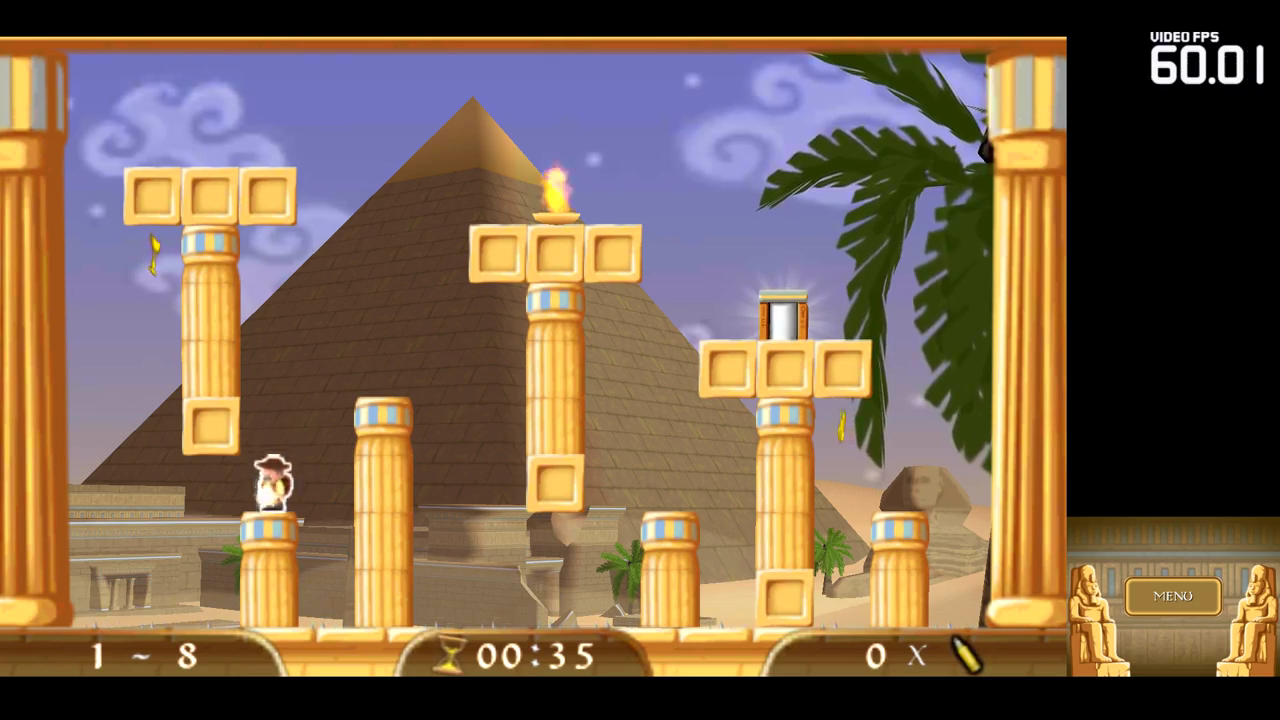The width and height of the screenshot is (1280, 720).
Task: Click the top-left T-shaped block formation
Action: [210, 195]
